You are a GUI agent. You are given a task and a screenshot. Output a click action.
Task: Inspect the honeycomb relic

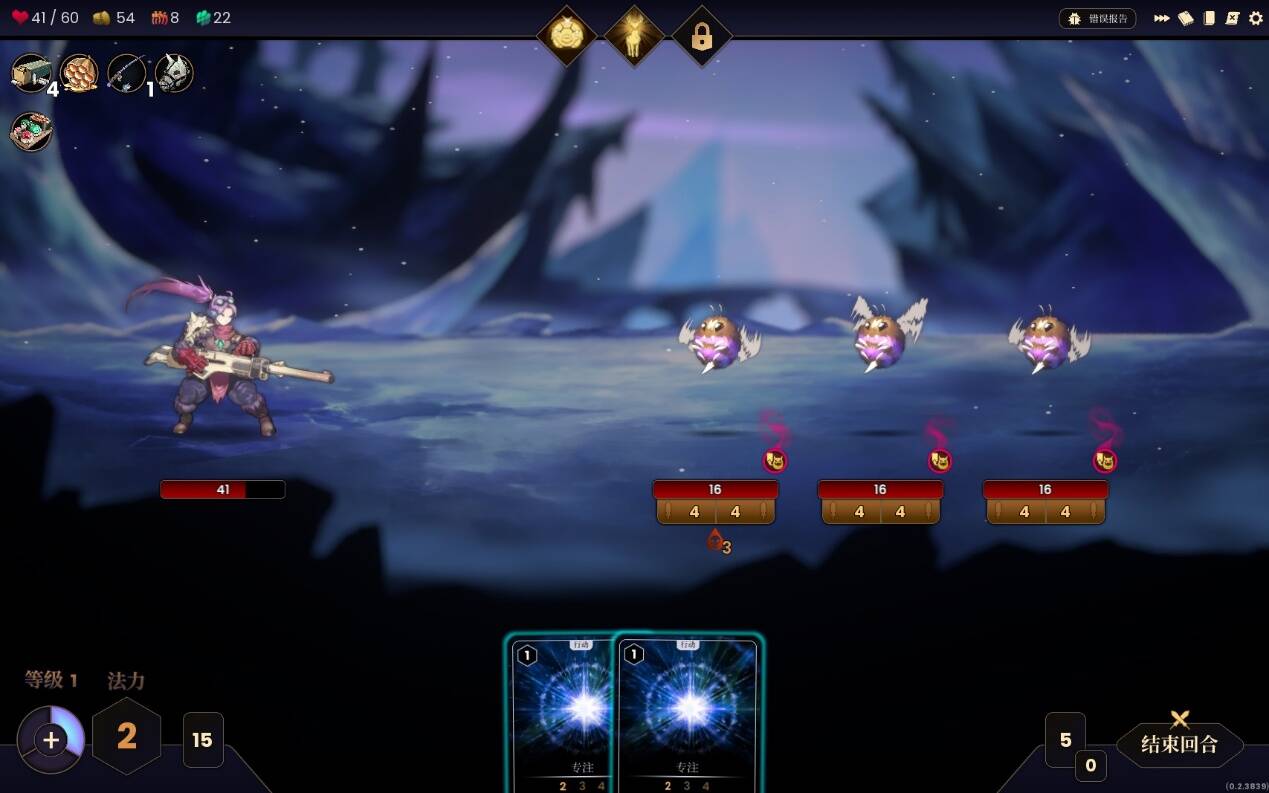click(x=79, y=73)
